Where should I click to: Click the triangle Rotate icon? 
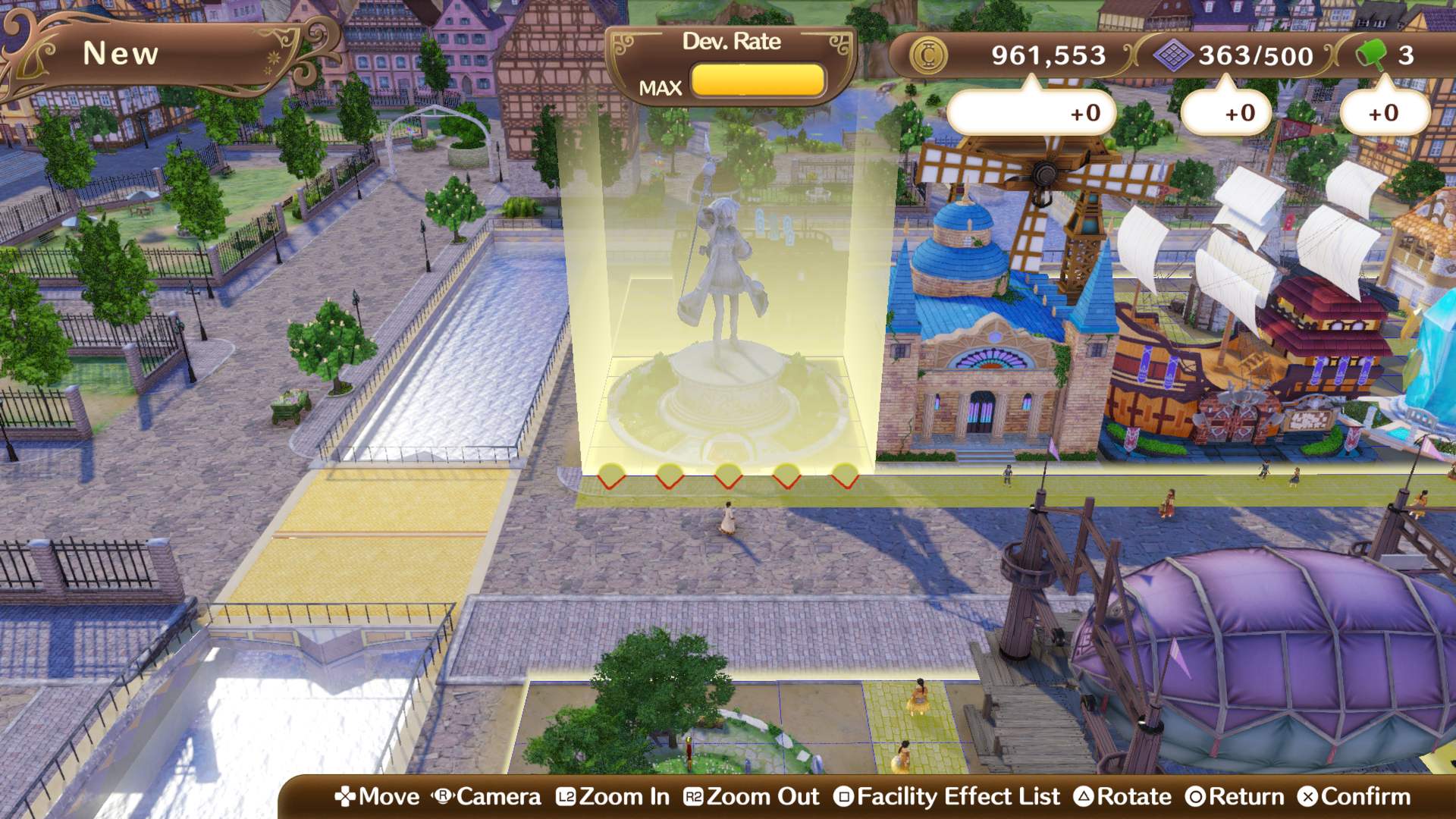(x=1084, y=797)
